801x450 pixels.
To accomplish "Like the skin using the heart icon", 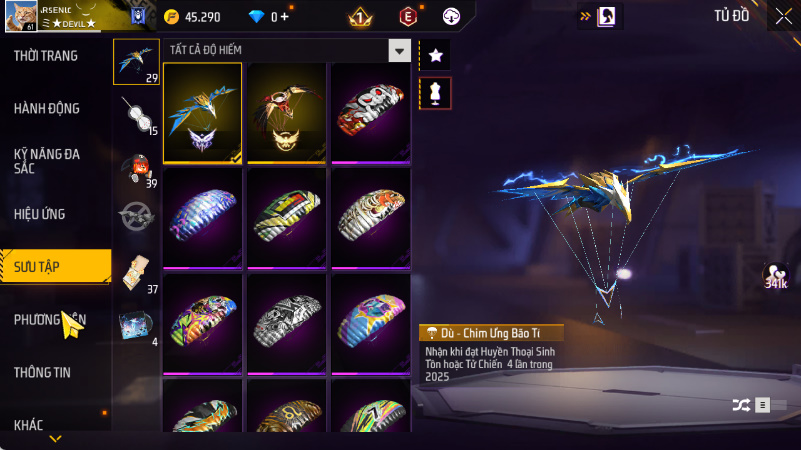I will click(x=773, y=273).
